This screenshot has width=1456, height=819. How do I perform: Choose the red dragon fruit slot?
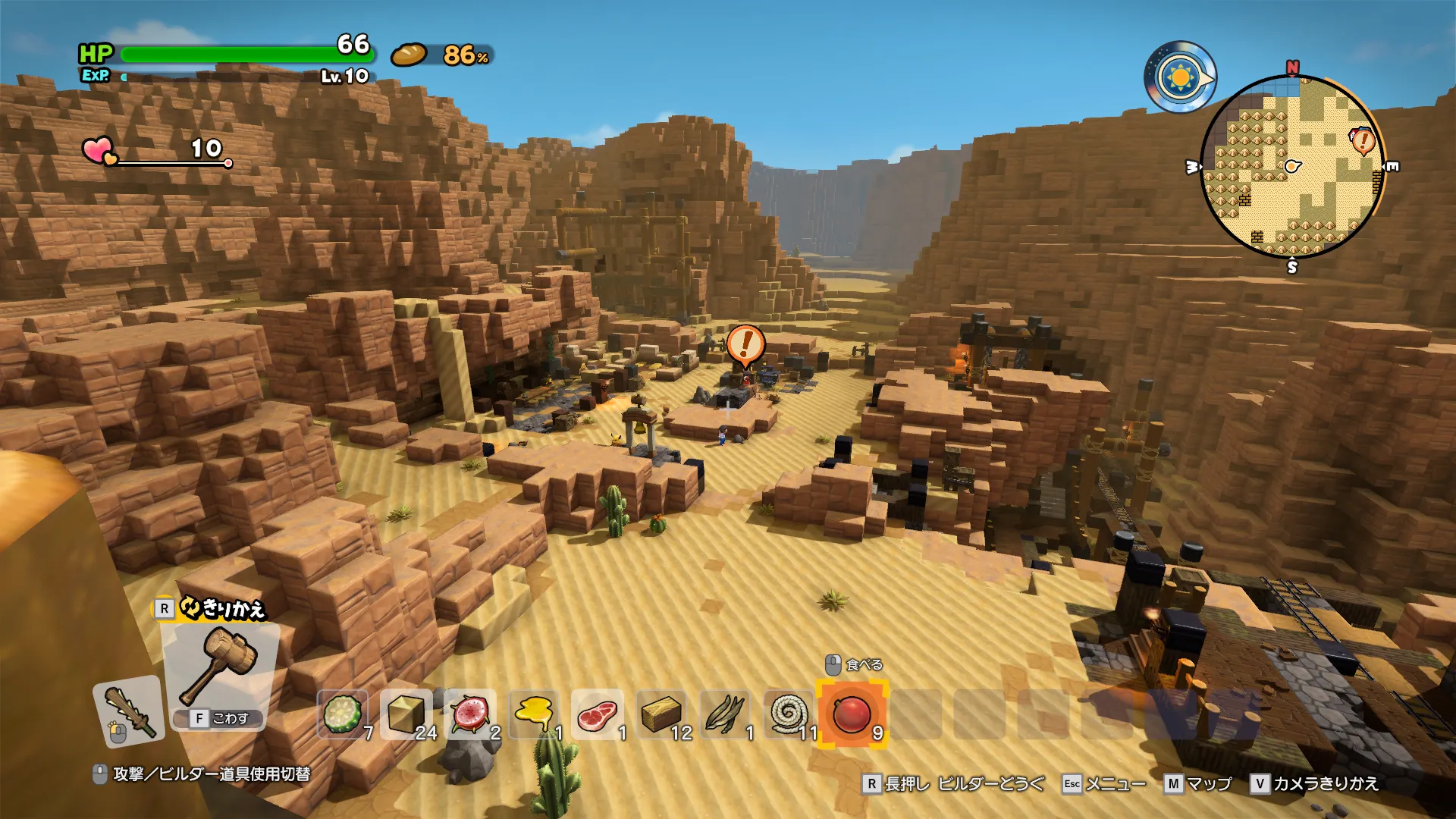[470, 714]
